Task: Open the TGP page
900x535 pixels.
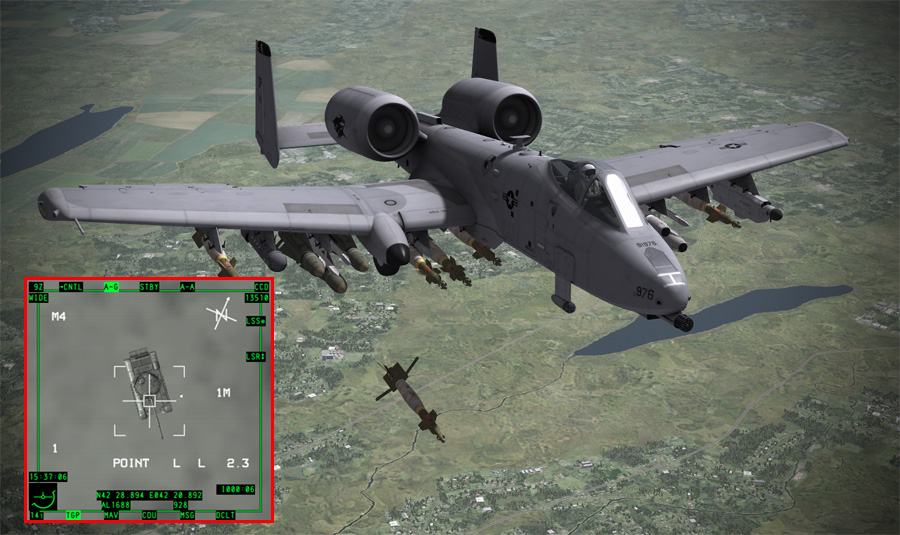Action: click(73, 515)
